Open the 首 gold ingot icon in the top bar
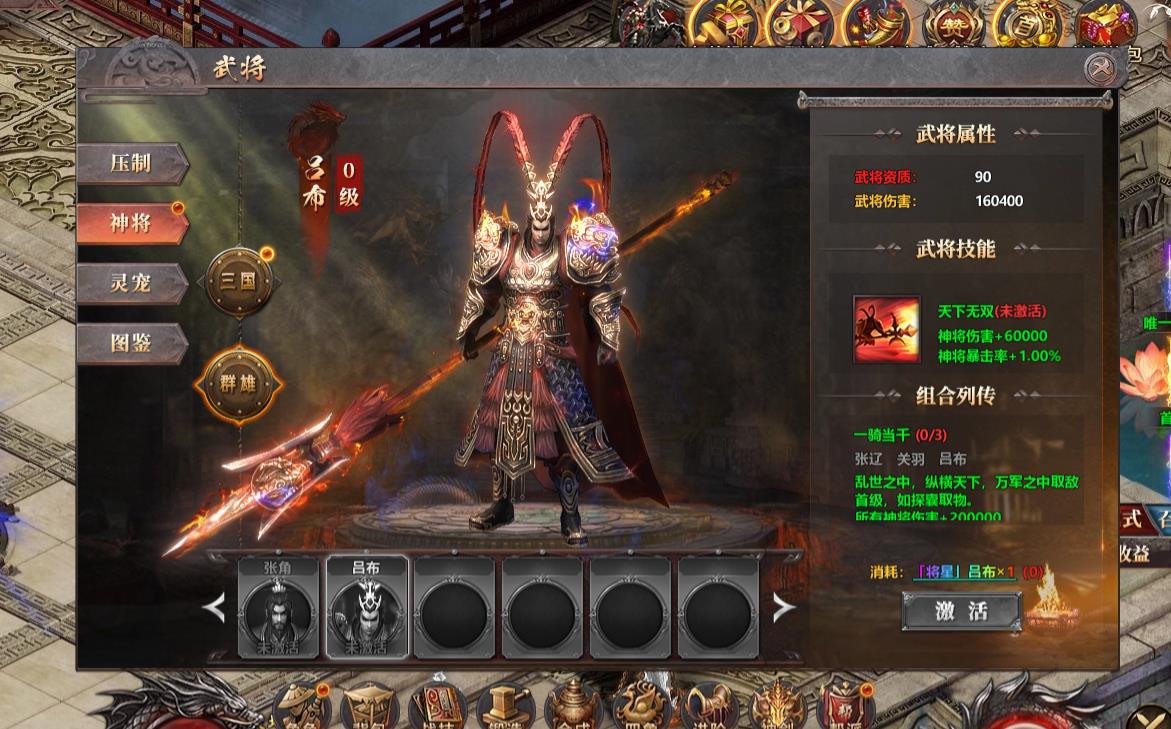This screenshot has width=1171, height=729. point(1022,25)
